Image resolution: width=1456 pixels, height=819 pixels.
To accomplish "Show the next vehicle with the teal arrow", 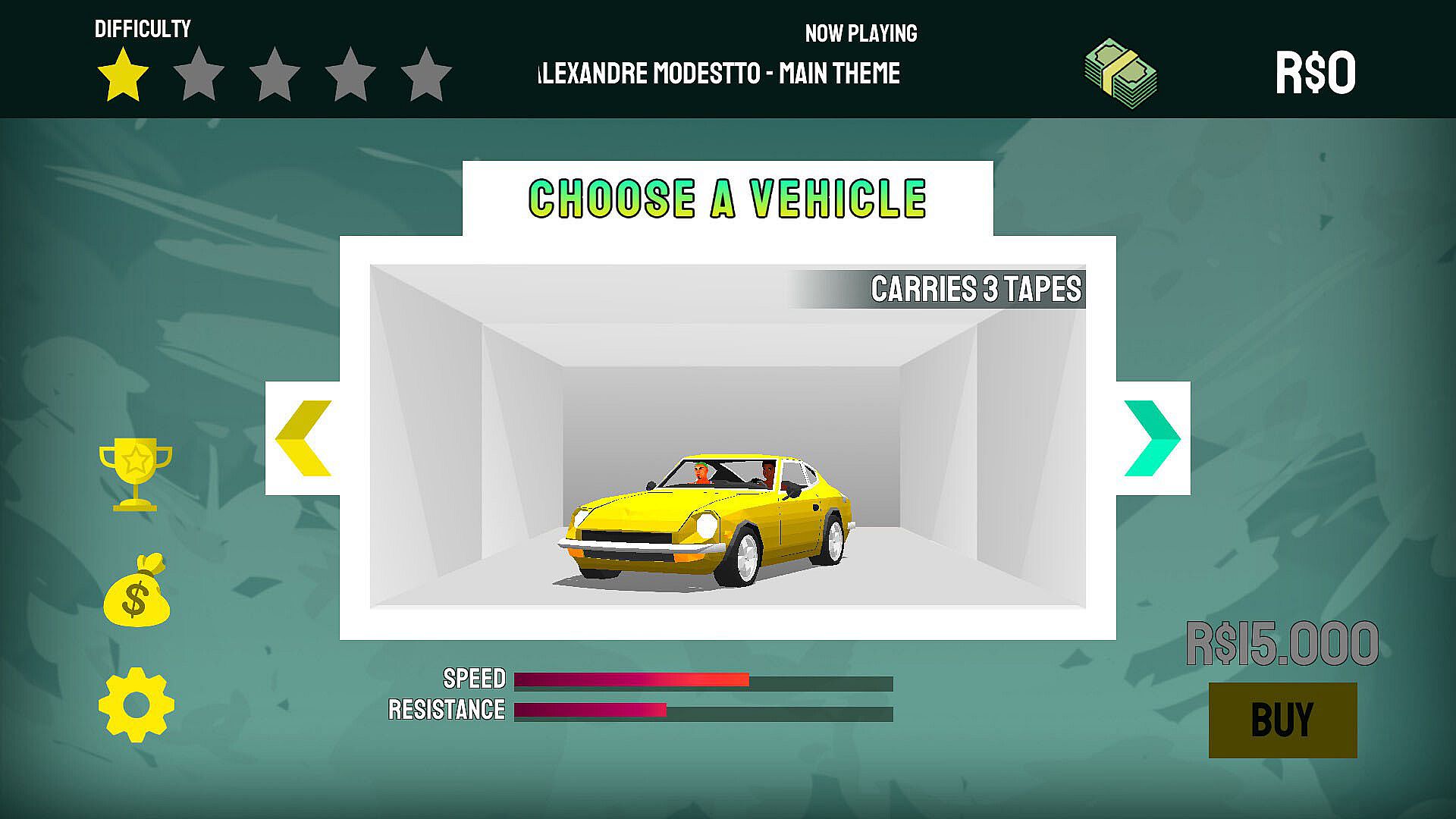I will tap(1152, 438).
